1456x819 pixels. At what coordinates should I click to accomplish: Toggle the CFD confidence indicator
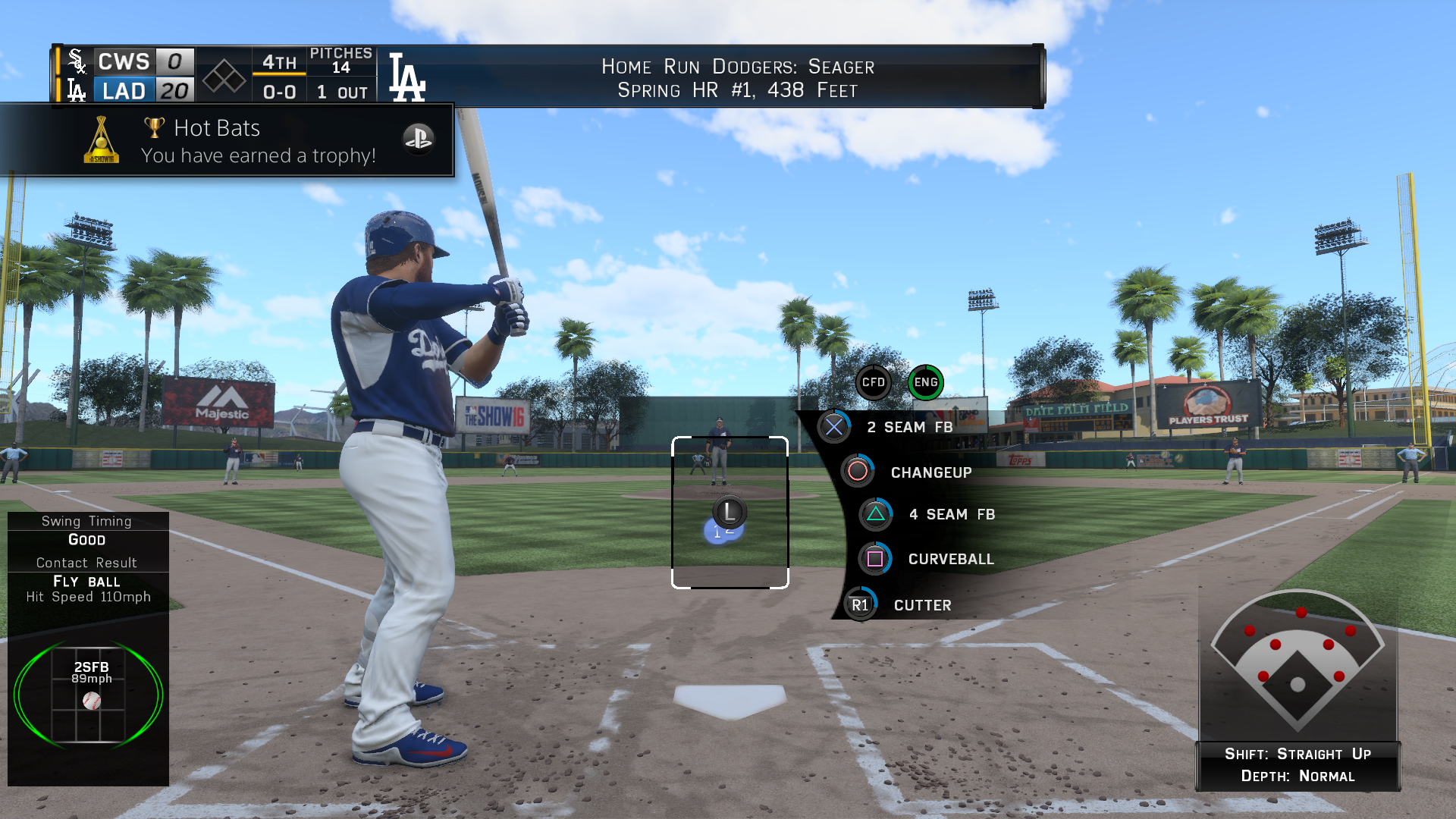(874, 383)
